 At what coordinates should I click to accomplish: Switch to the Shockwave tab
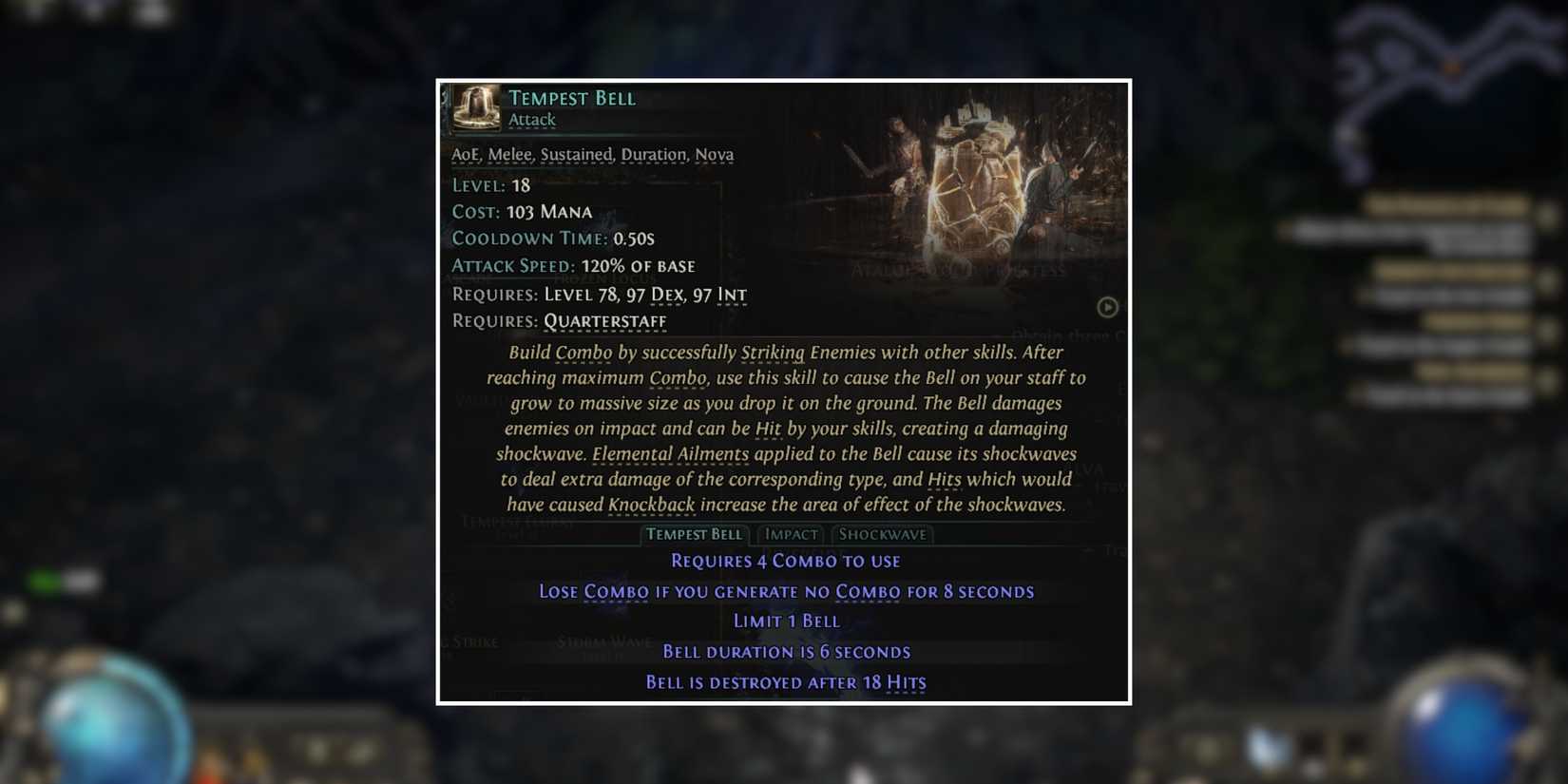881,534
